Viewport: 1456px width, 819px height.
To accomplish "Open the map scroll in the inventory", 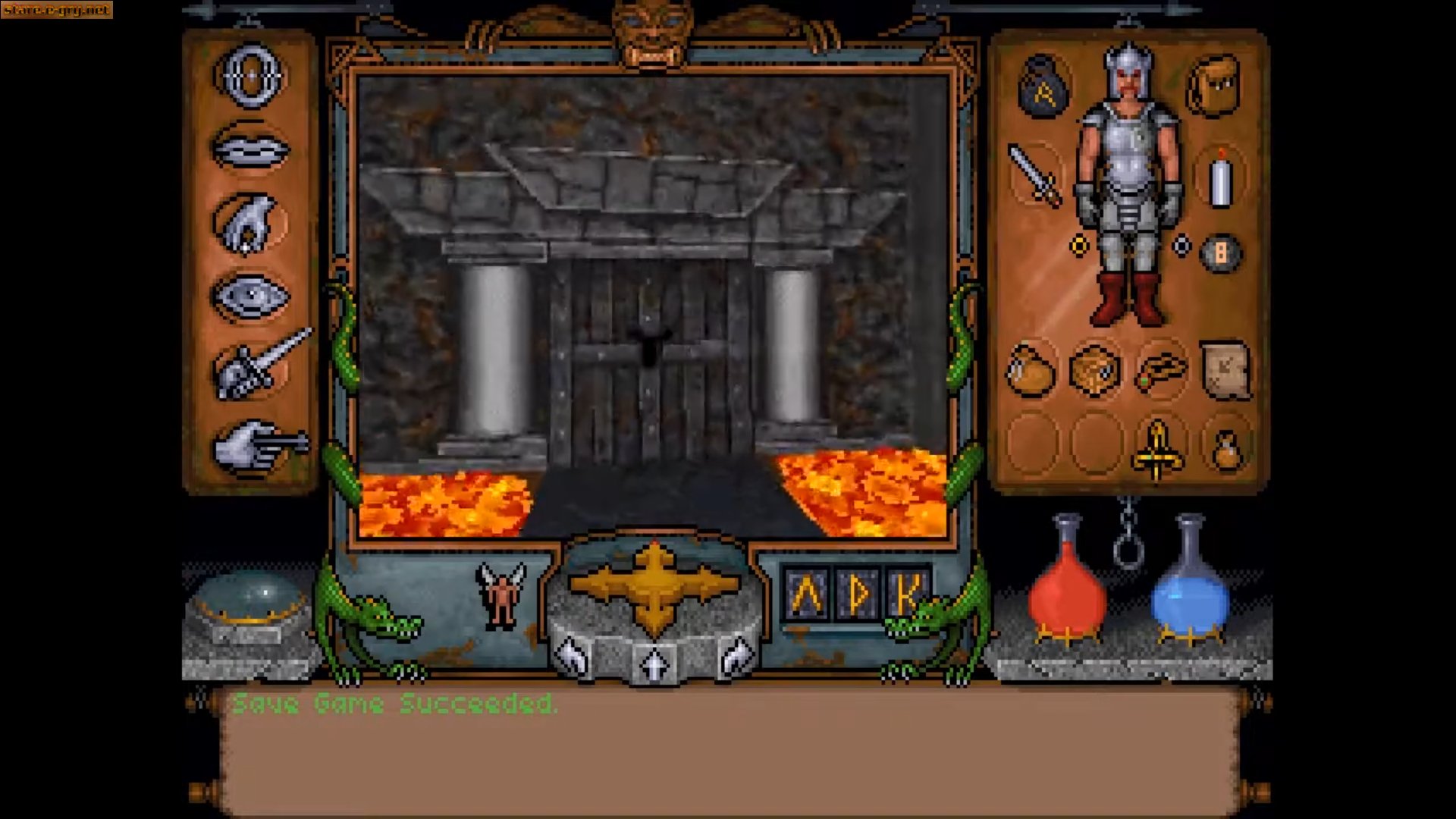I will click(x=1227, y=369).
